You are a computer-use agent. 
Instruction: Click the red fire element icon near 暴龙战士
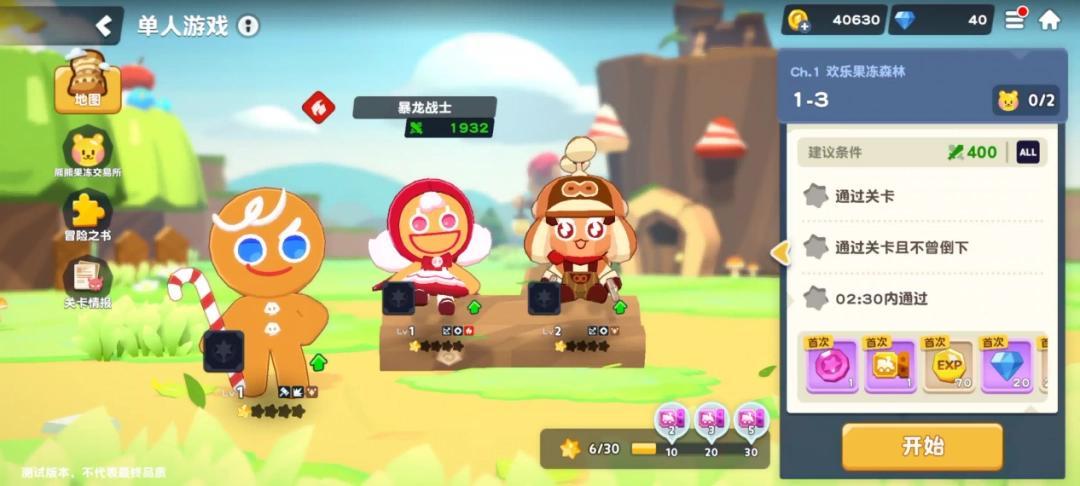(x=318, y=106)
